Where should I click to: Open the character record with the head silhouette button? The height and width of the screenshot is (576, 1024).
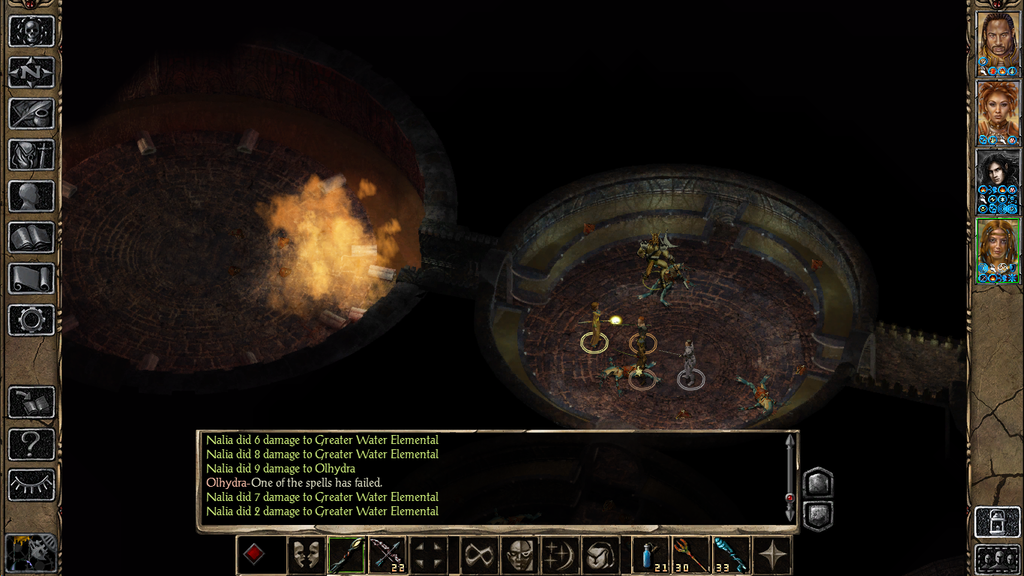(x=31, y=196)
